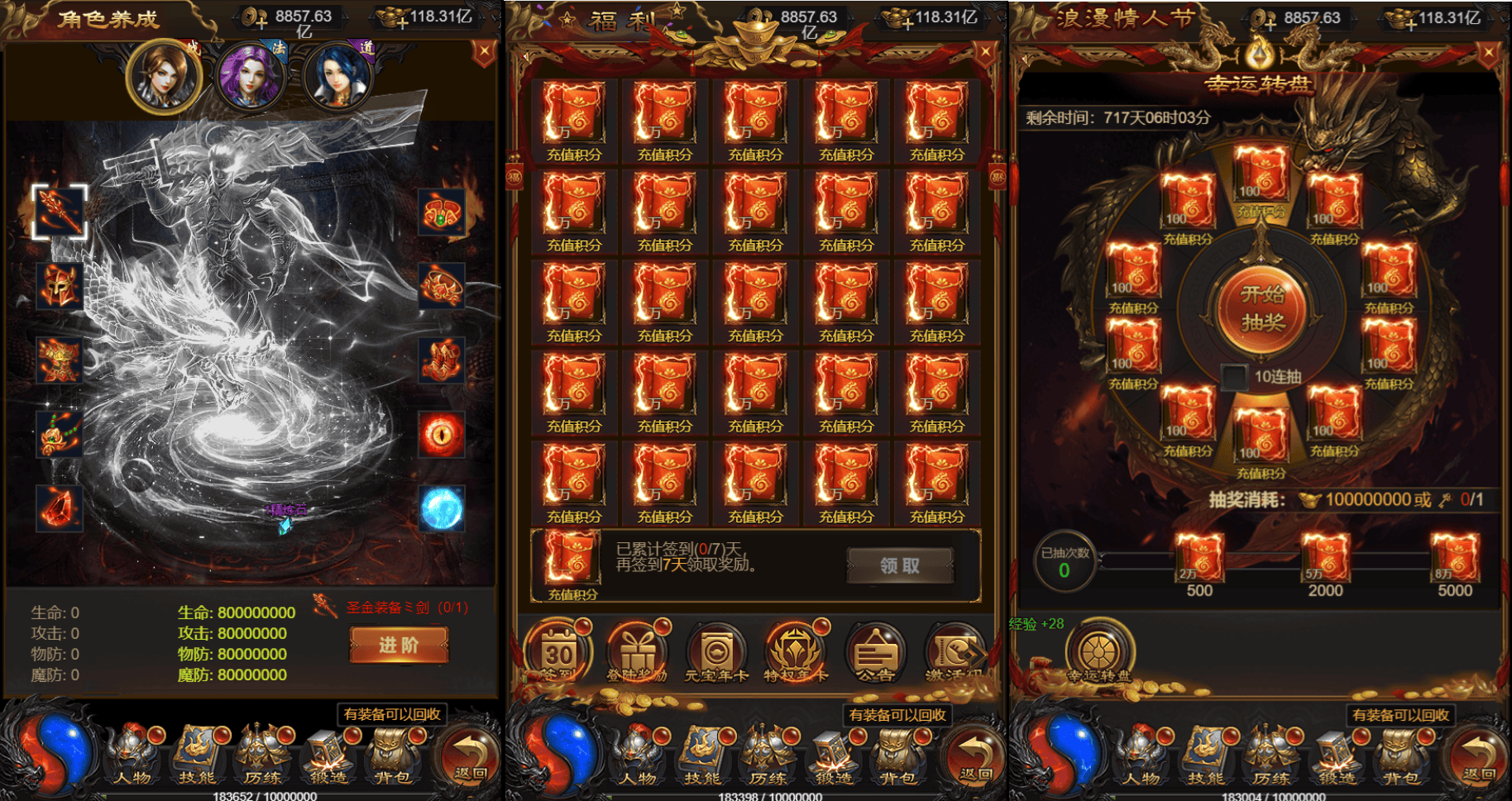
Task: Open the 公告 announcement tab
Action: [874, 653]
